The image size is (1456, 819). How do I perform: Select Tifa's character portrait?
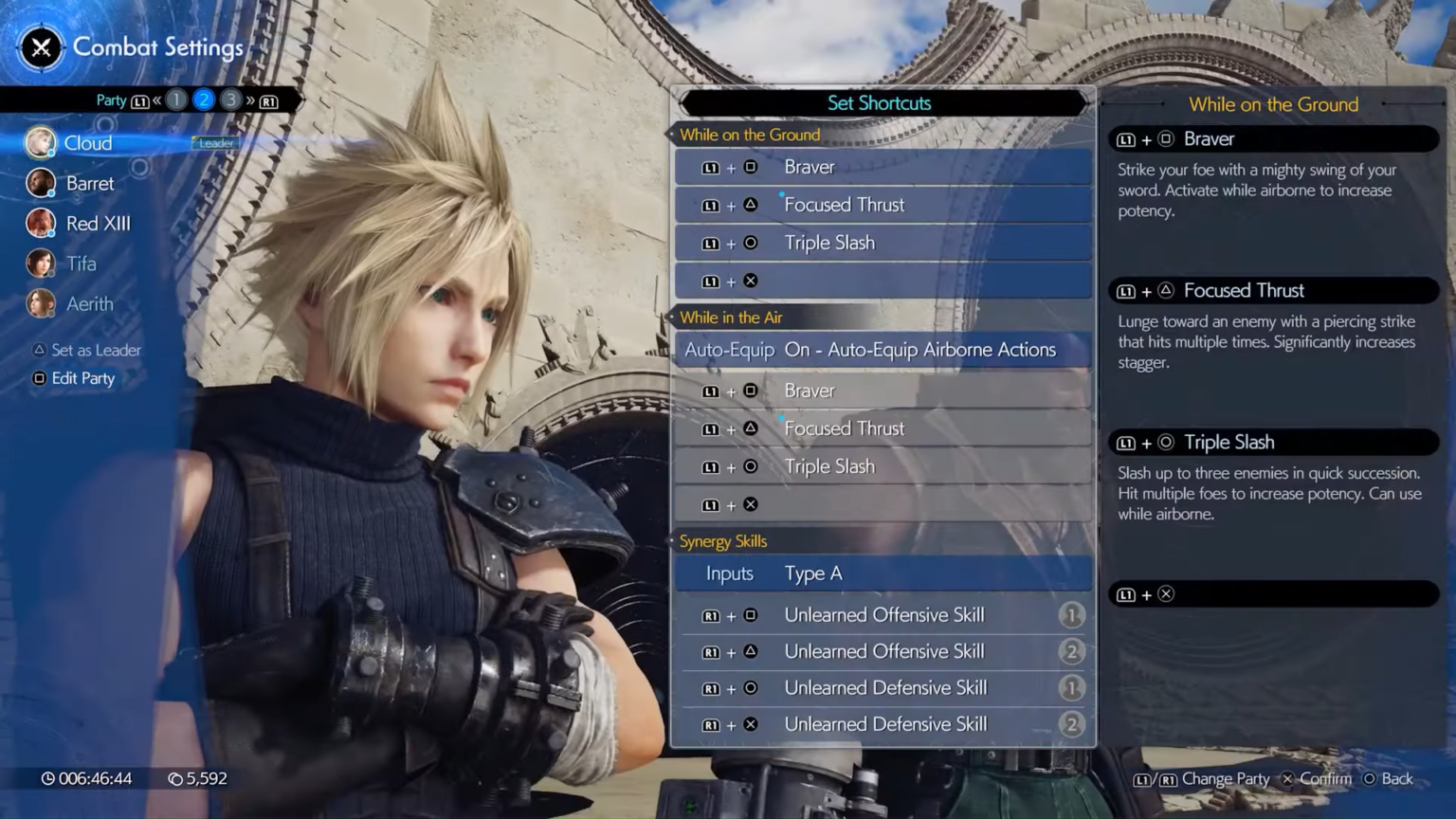tap(40, 263)
